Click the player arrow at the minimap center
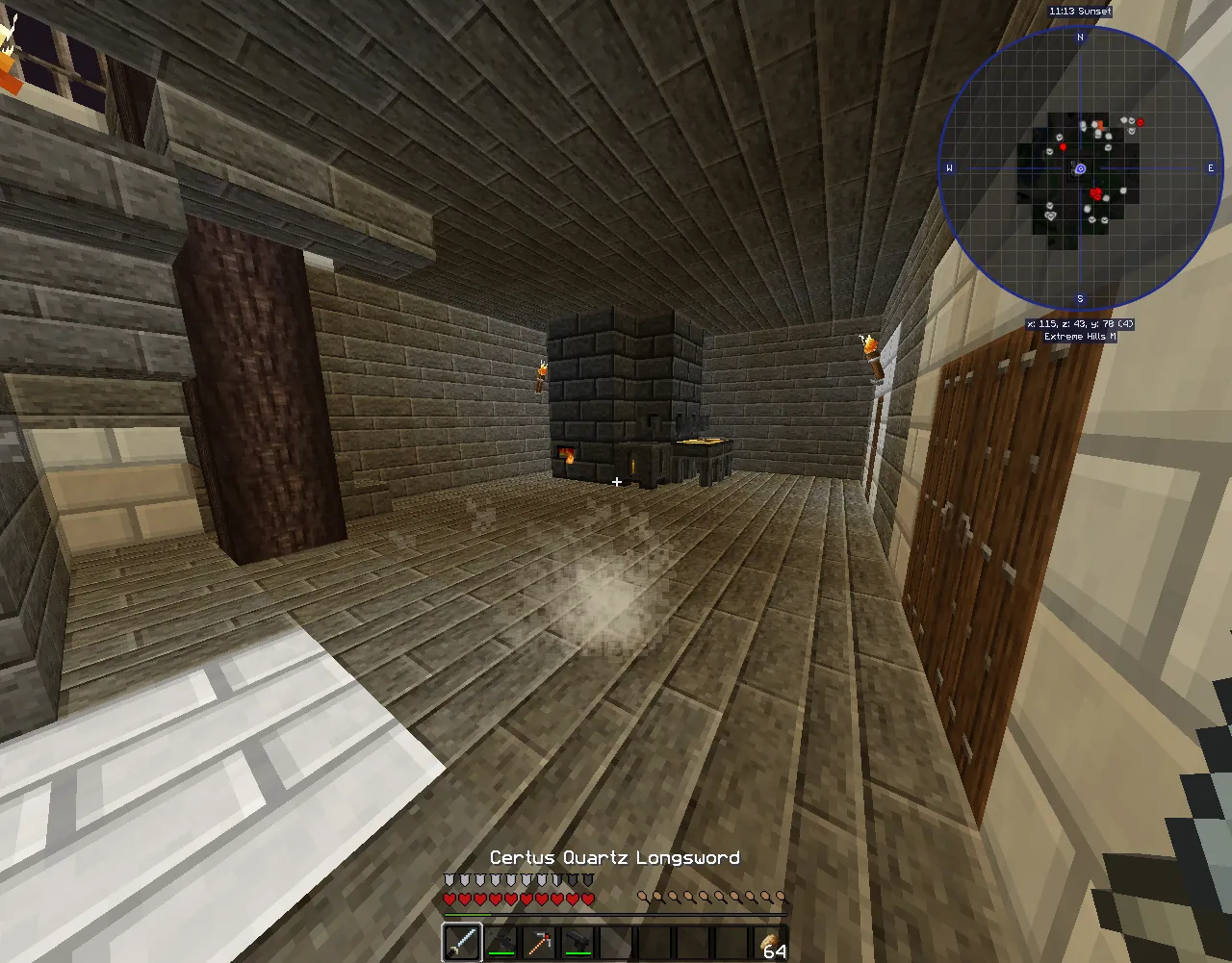This screenshot has height=963, width=1232. pos(1081,166)
